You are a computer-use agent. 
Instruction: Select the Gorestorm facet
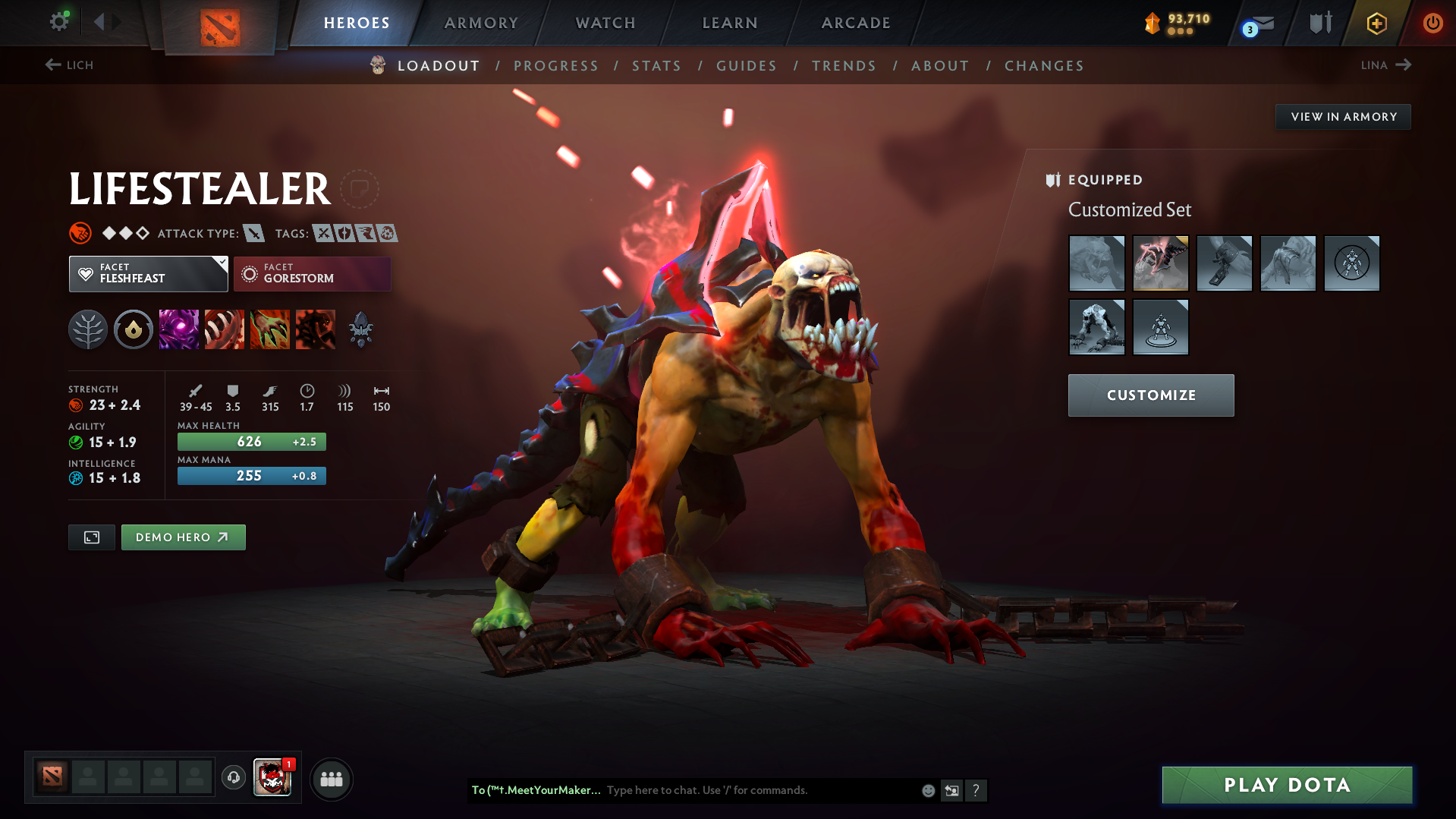point(312,274)
